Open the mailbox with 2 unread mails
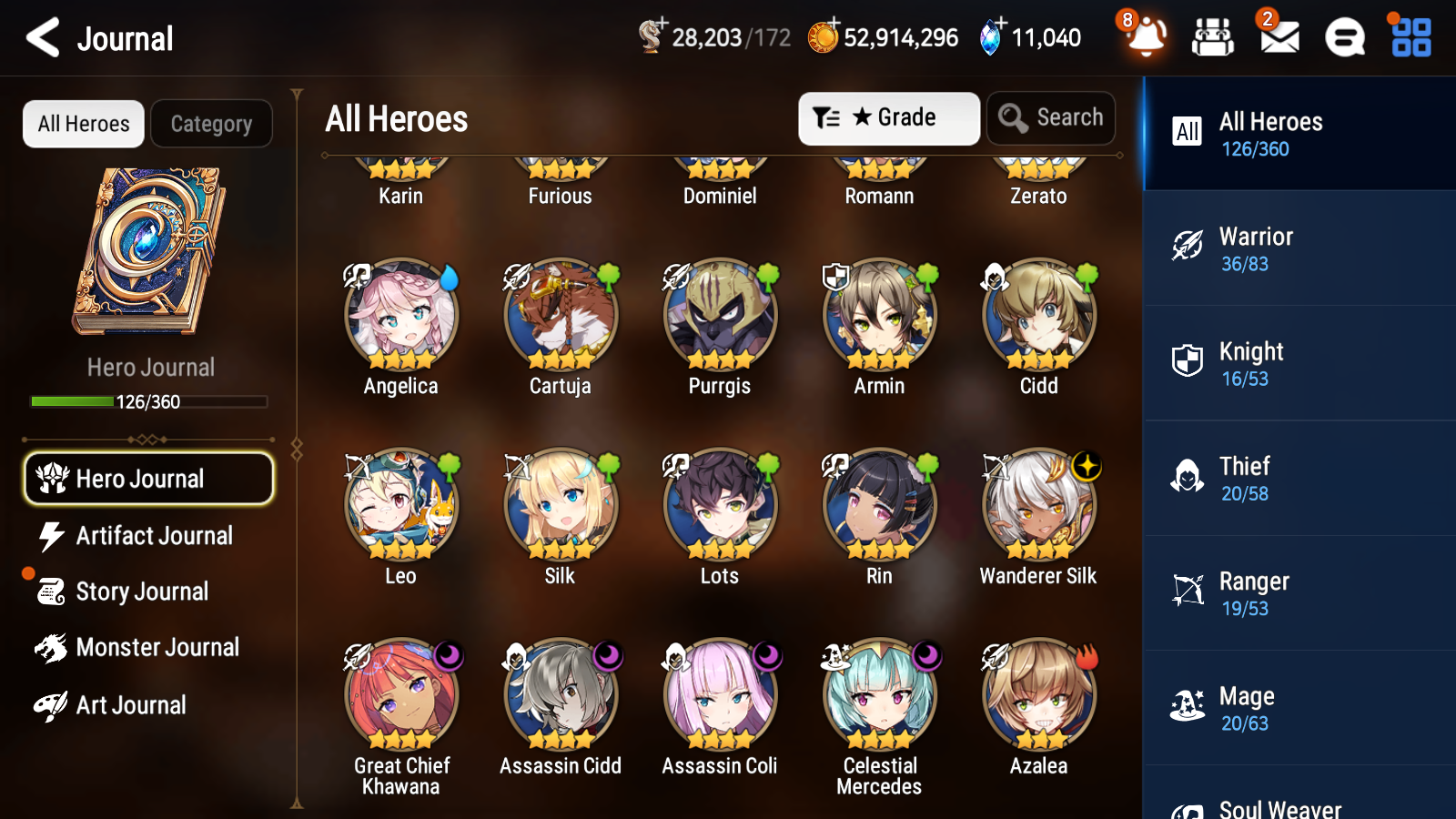 1278,38
